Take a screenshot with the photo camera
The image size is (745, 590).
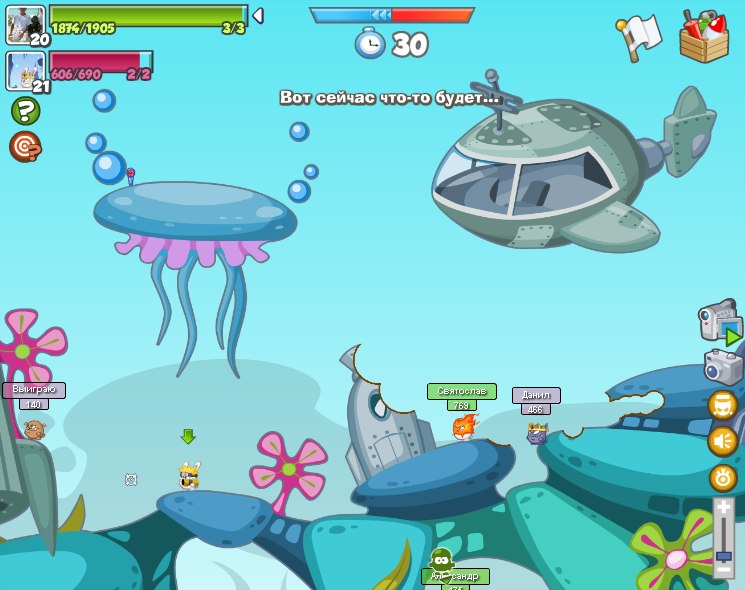click(723, 367)
